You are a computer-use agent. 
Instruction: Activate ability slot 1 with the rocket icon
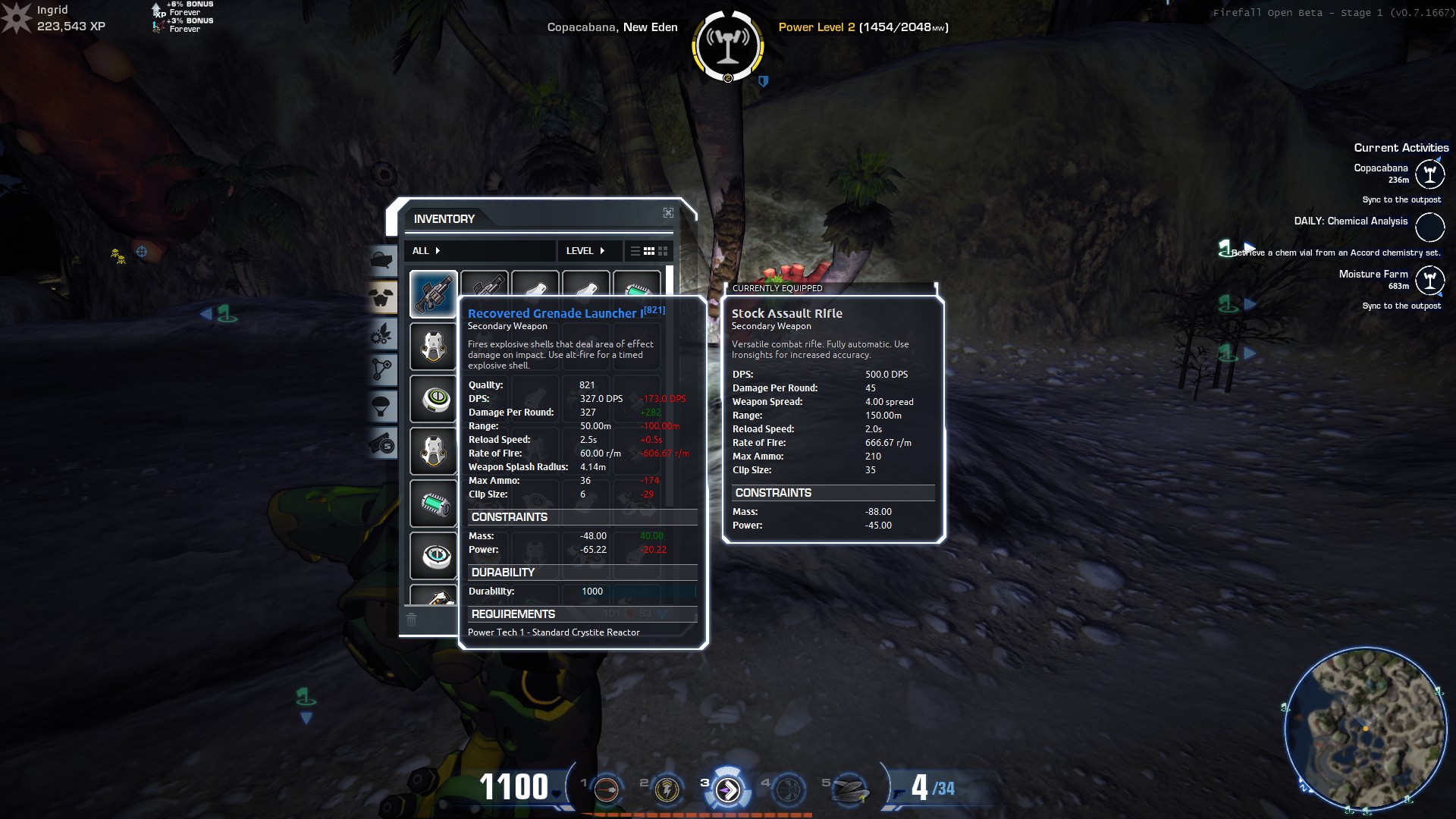[x=607, y=790]
